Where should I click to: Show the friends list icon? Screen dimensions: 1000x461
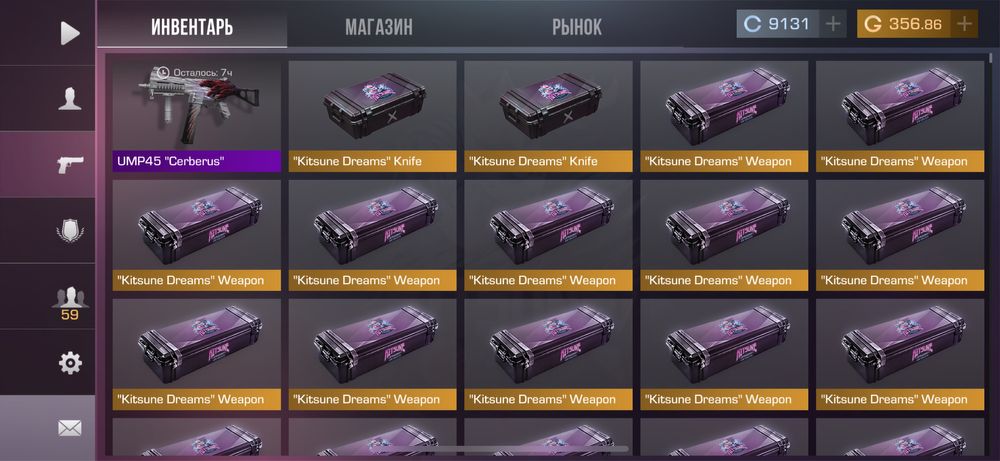69,297
